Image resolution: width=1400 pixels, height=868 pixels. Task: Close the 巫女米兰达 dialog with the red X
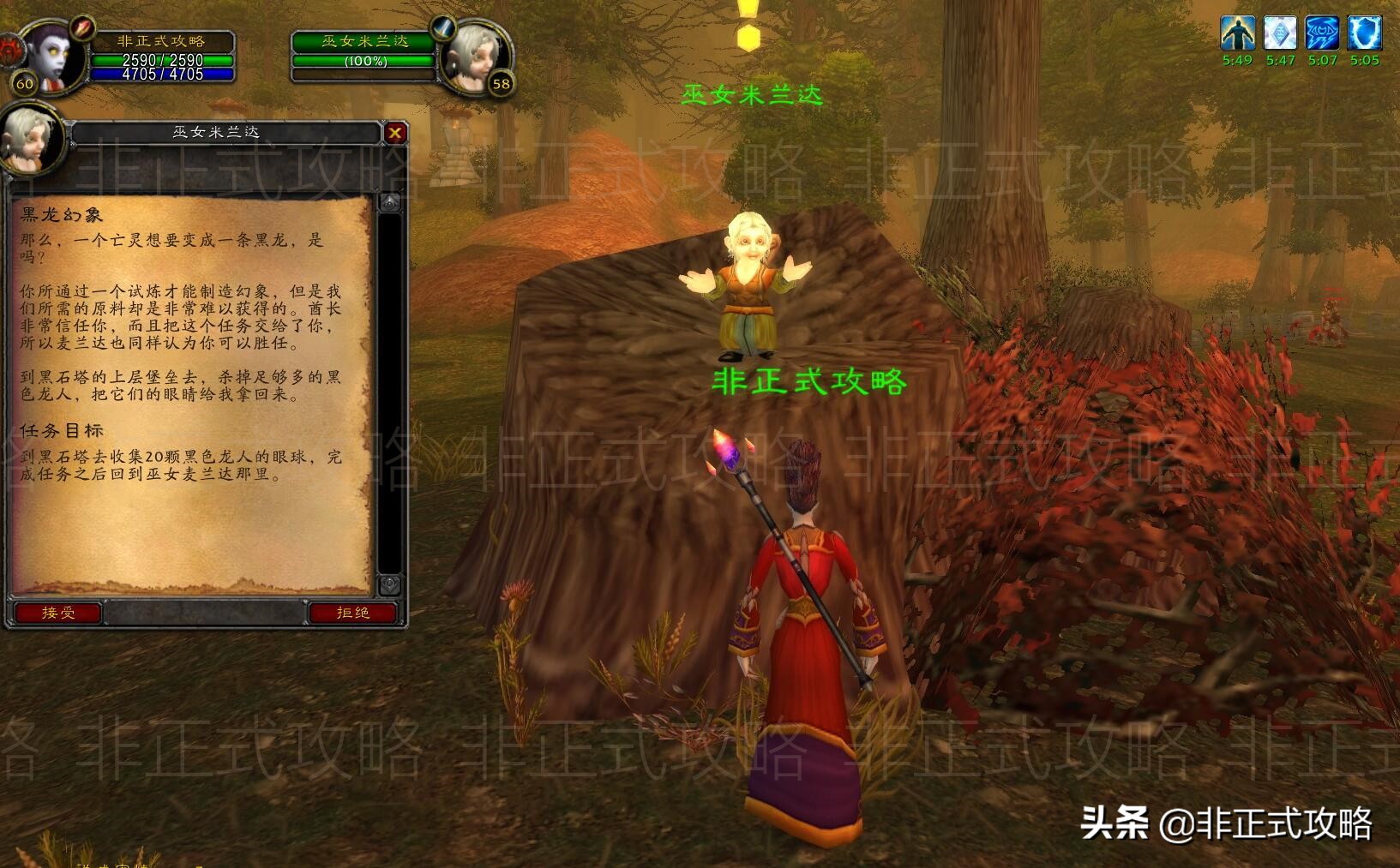[395, 133]
